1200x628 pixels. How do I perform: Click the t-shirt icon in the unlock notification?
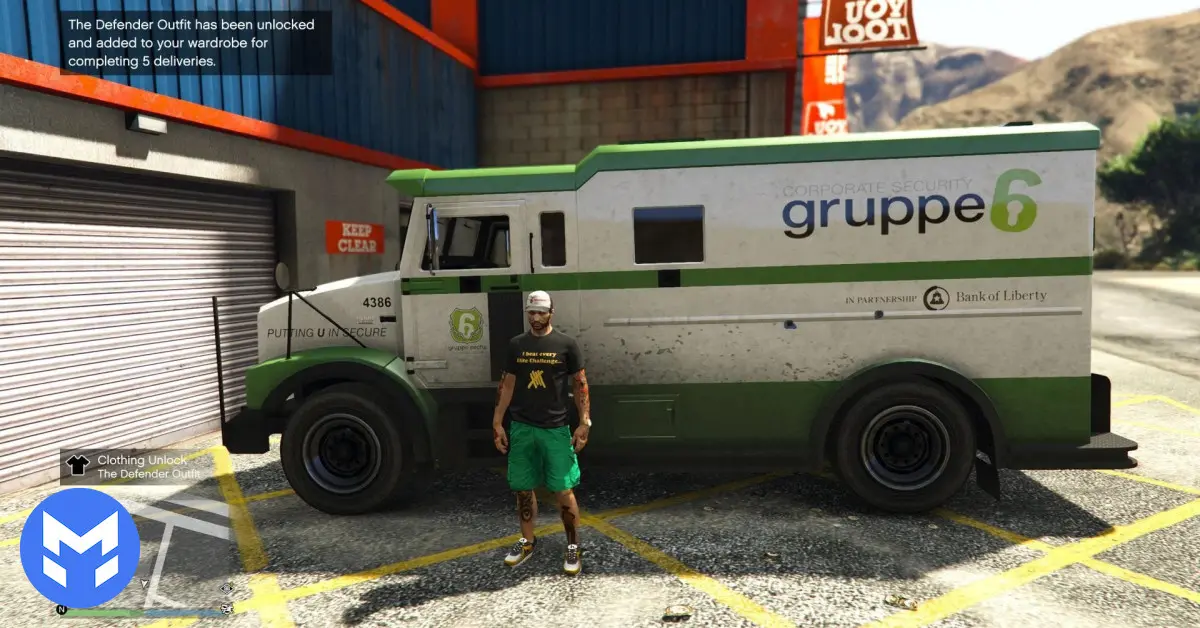pyautogui.click(x=77, y=464)
